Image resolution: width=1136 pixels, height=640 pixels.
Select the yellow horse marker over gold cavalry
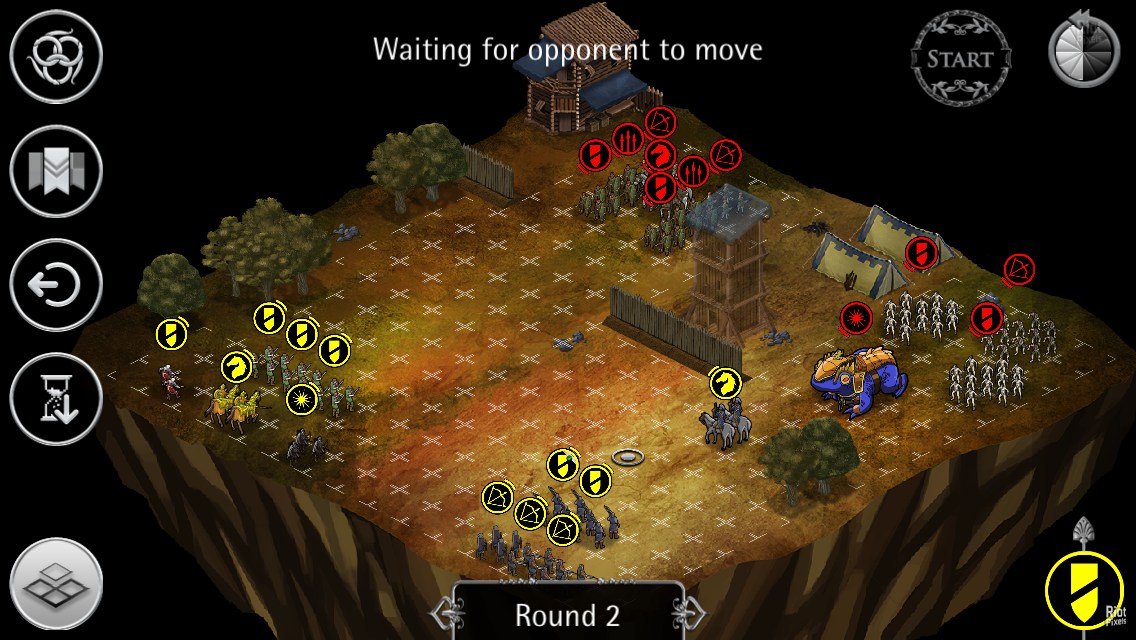237,367
